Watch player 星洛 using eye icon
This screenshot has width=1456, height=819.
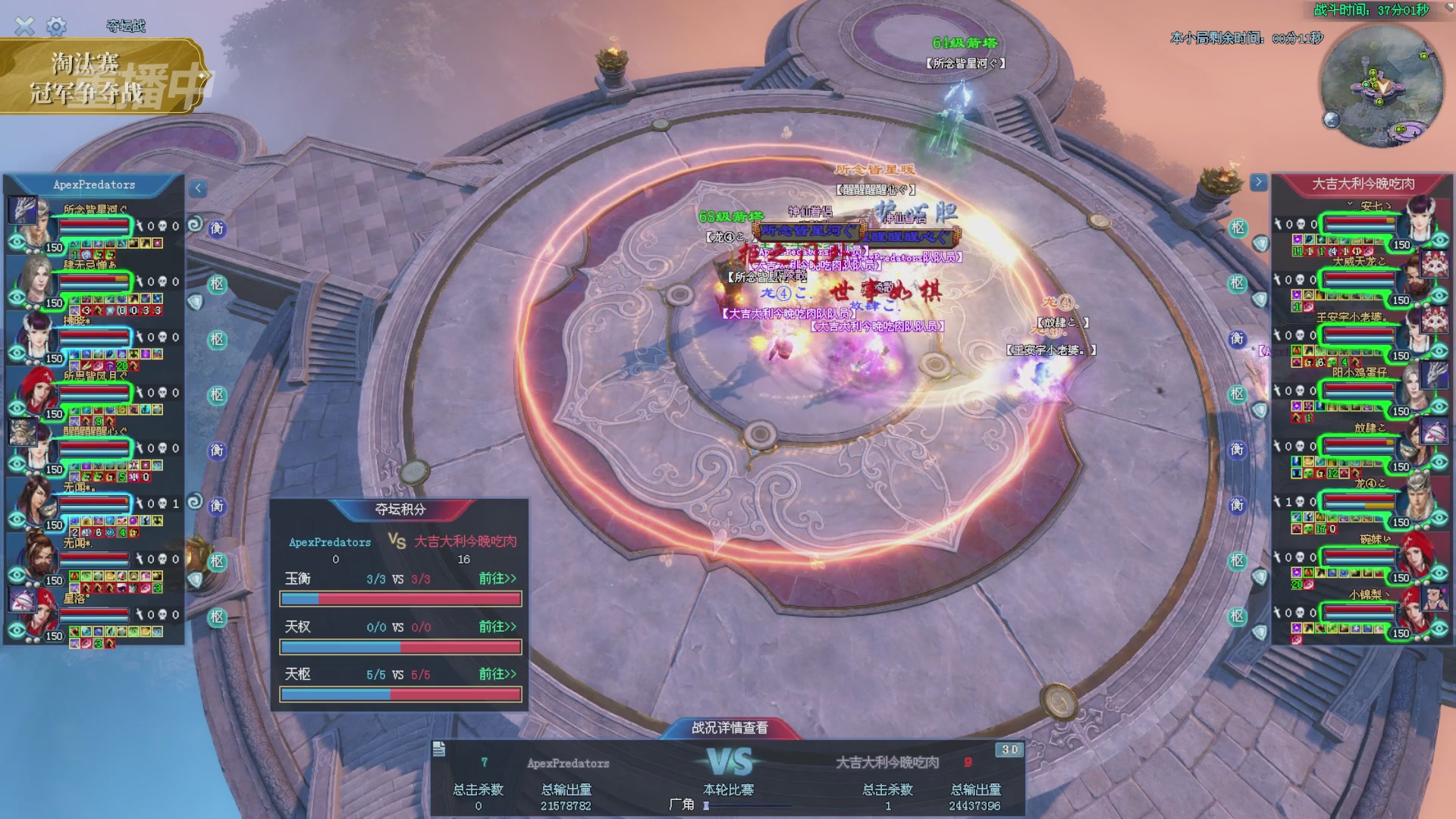[17, 631]
